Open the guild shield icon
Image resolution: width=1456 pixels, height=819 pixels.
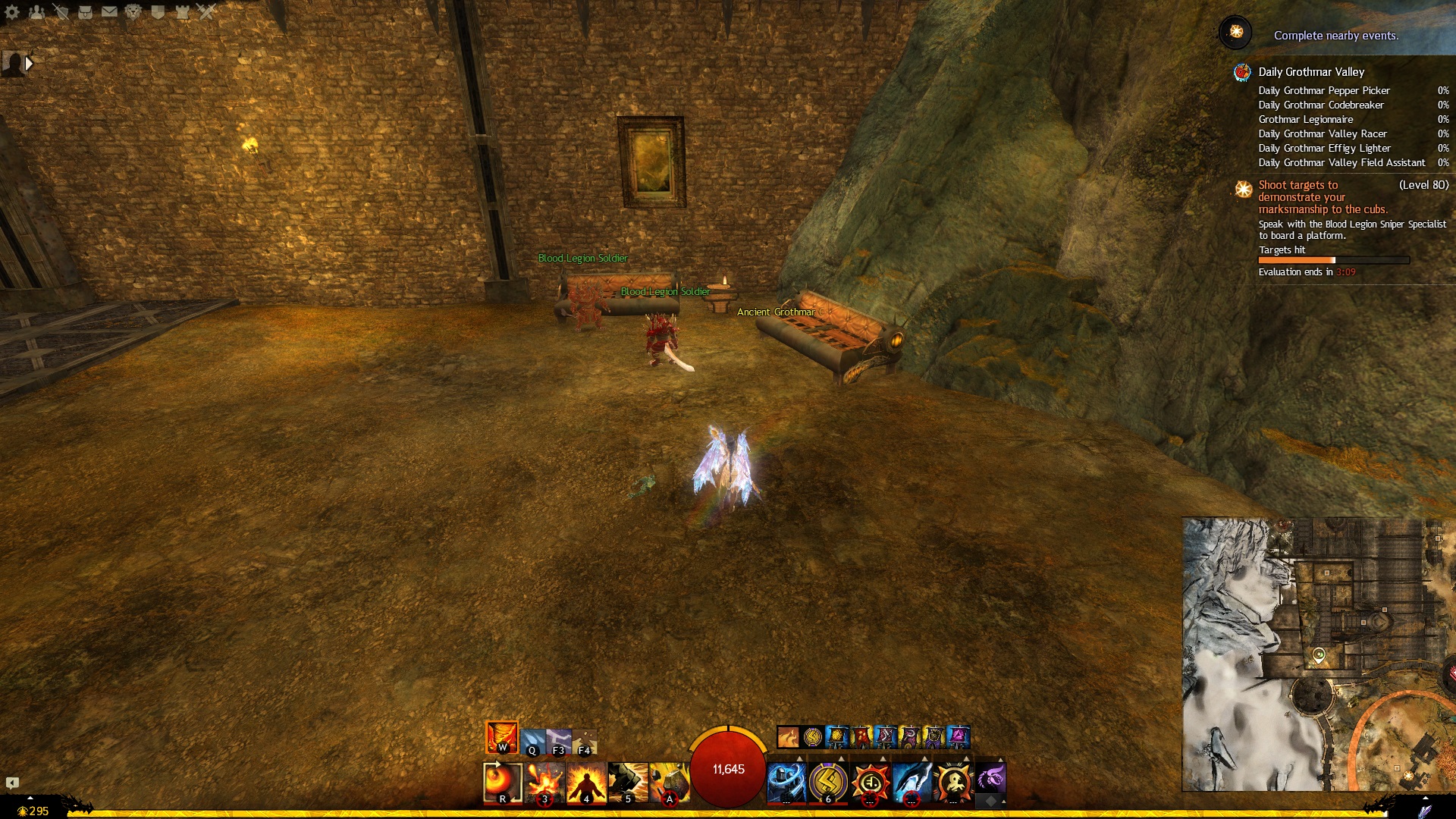point(158,11)
